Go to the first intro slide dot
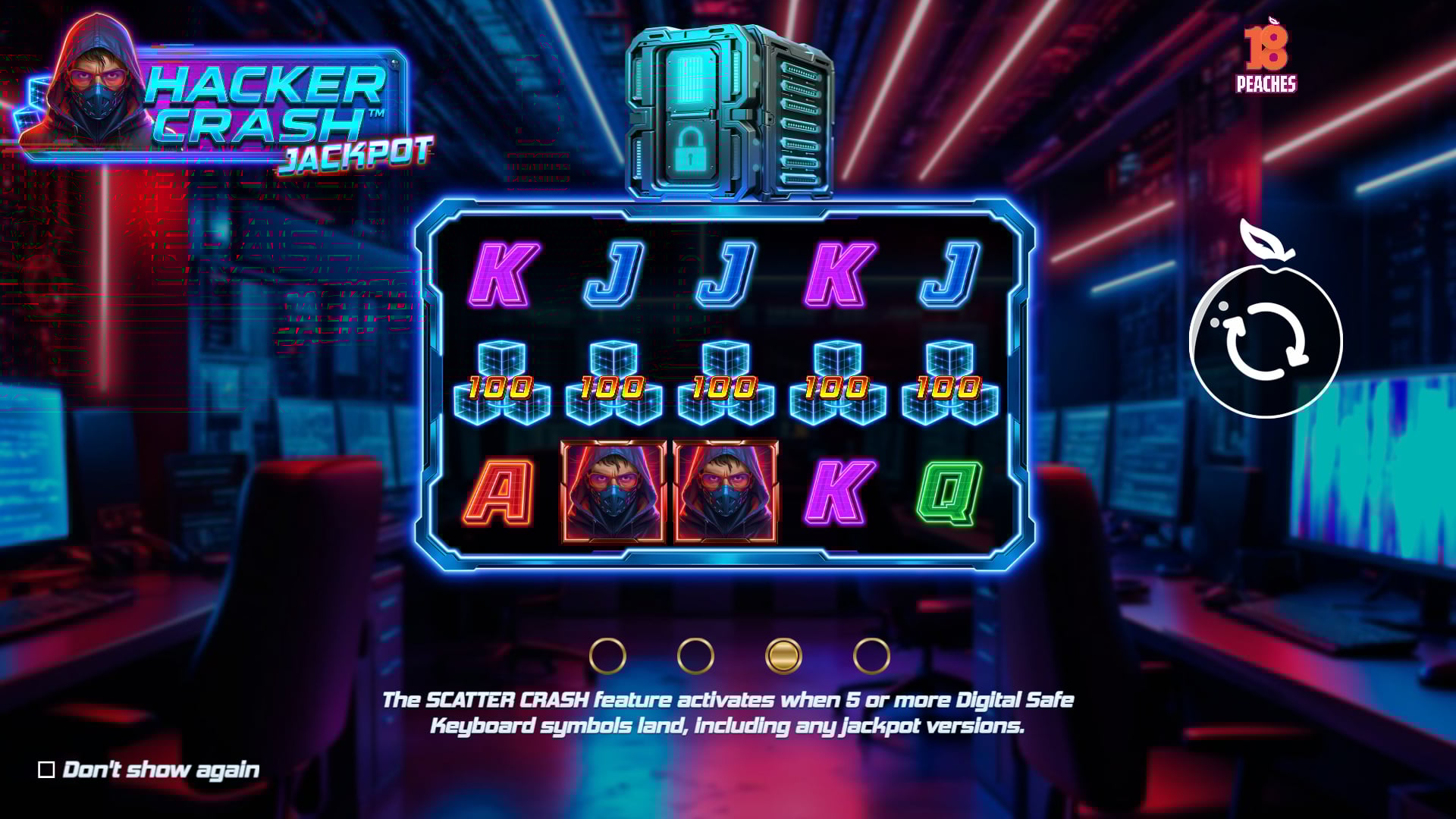1456x819 pixels. pos(607,656)
